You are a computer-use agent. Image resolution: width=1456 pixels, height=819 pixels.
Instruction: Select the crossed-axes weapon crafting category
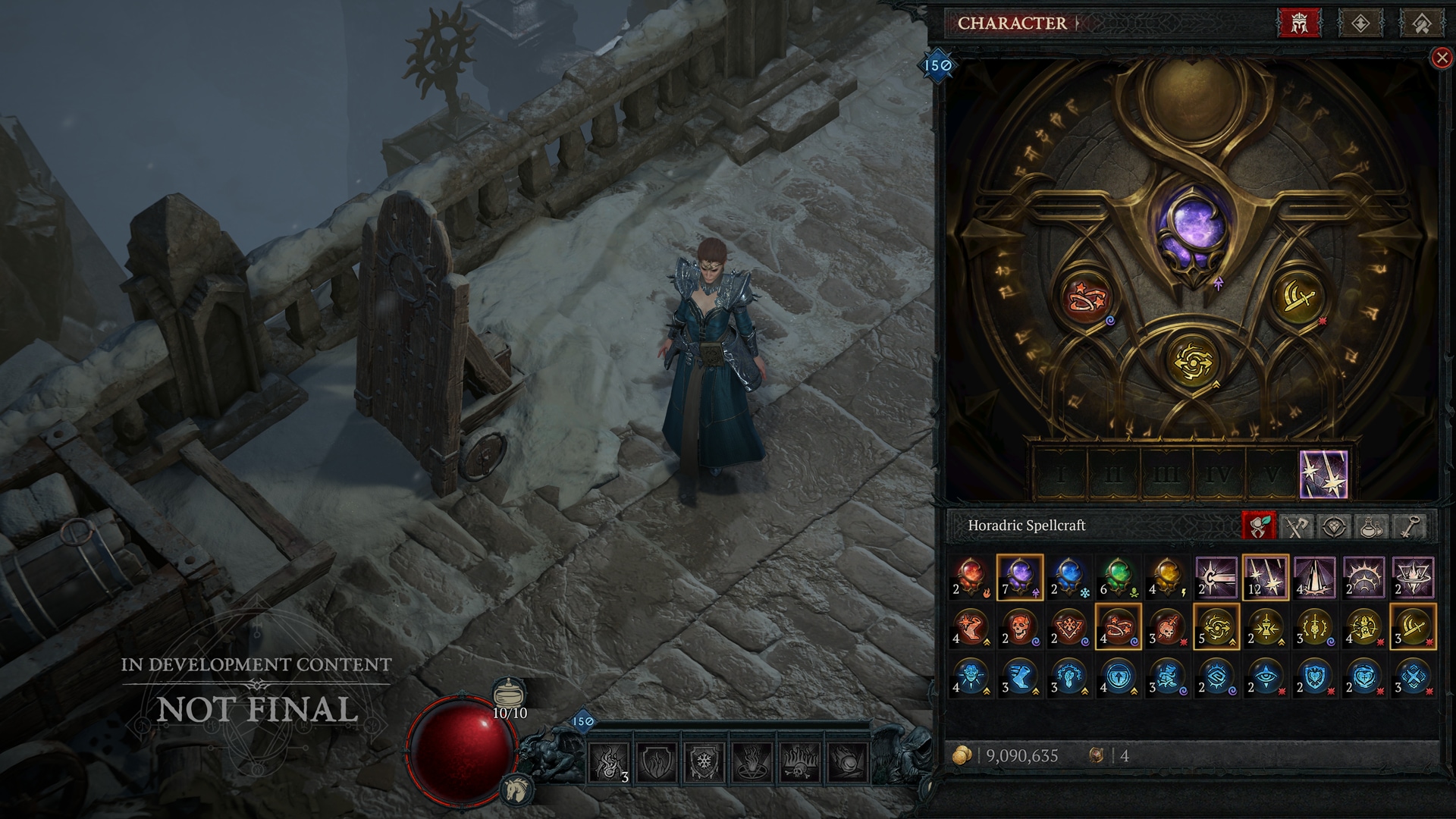point(1296,526)
